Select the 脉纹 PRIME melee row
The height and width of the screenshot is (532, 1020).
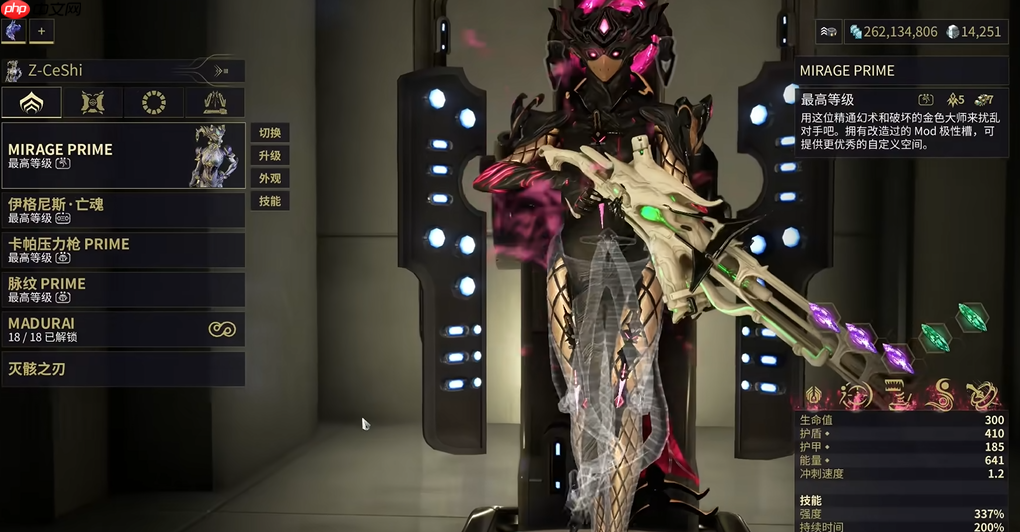[x=123, y=290]
